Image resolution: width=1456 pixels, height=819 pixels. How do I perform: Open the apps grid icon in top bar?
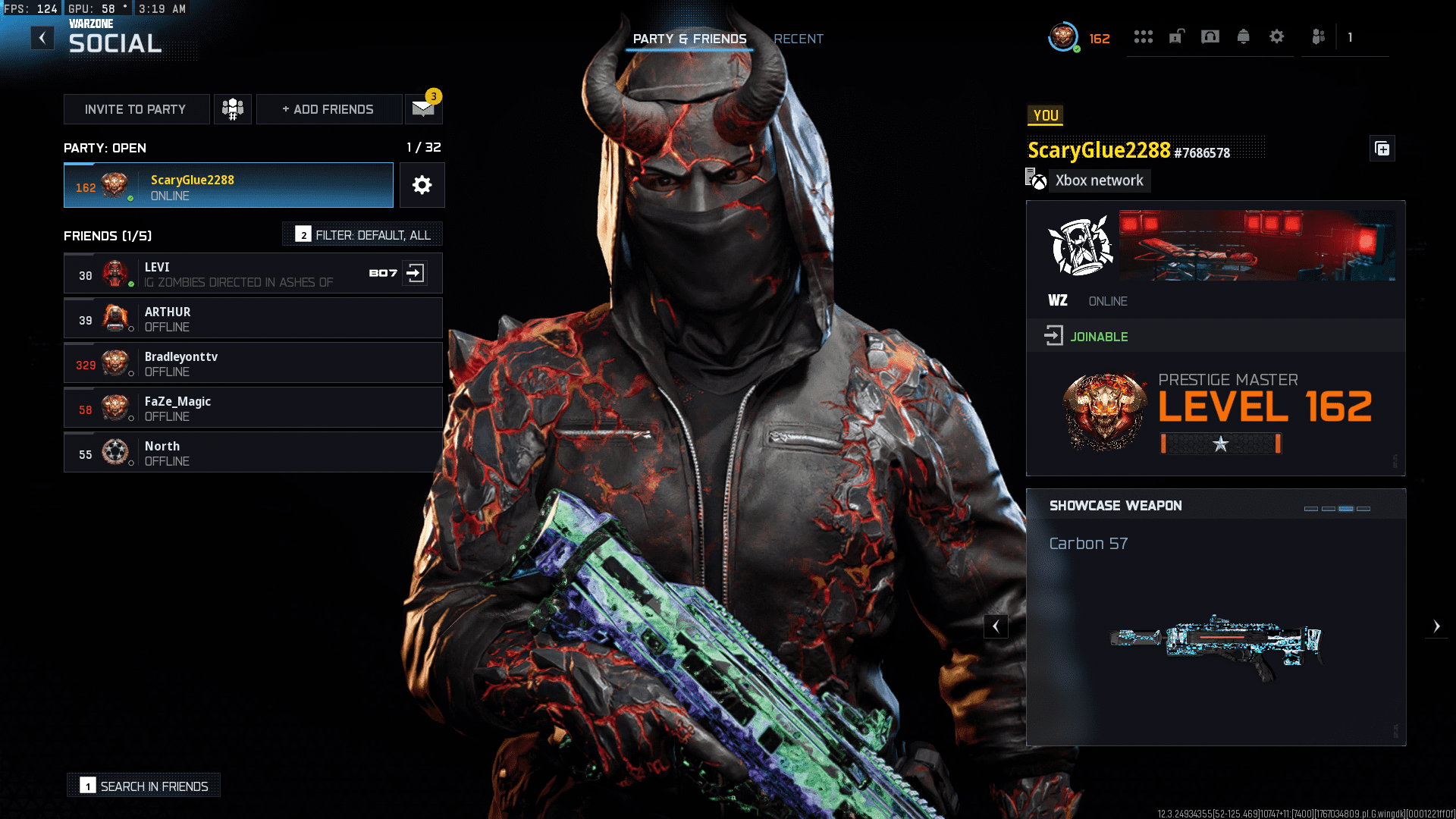point(1144,36)
